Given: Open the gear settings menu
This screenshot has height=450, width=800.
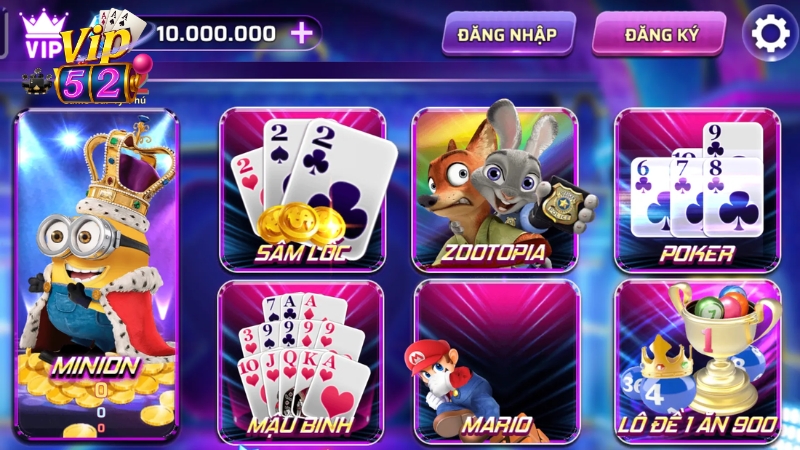Looking at the screenshot, I should pos(770,35).
